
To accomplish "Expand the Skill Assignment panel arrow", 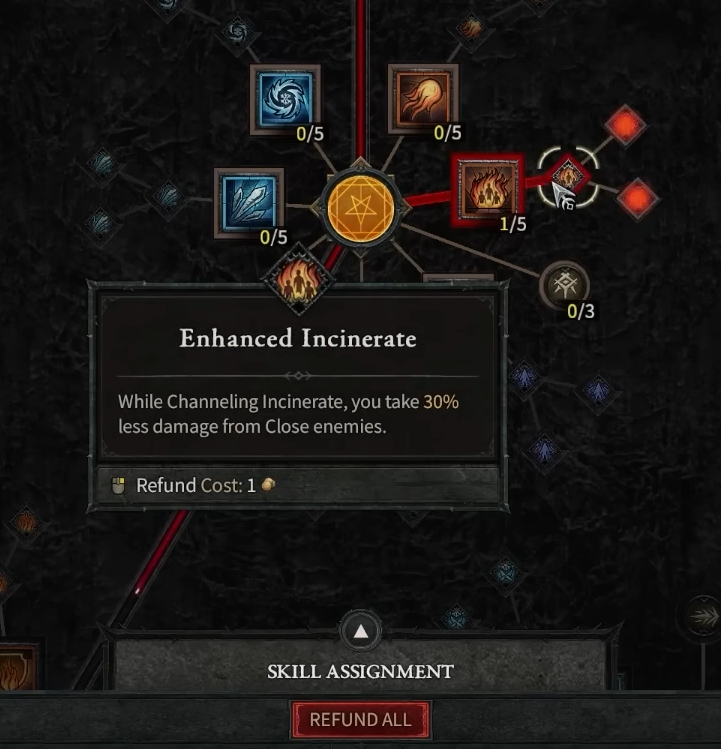I will click(360, 632).
